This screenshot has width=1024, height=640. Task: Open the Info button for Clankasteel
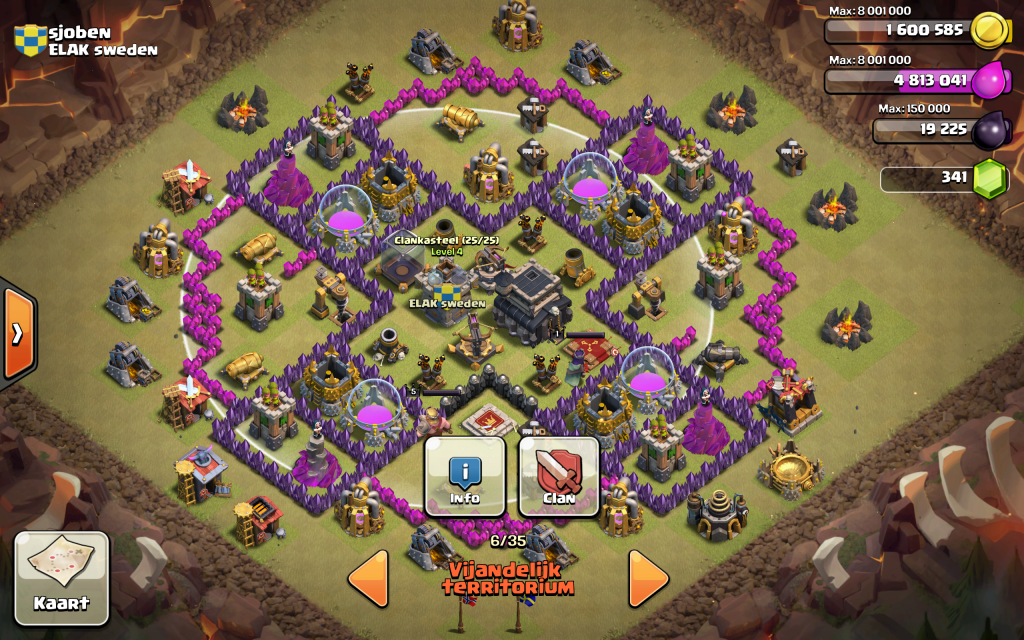pos(464,476)
